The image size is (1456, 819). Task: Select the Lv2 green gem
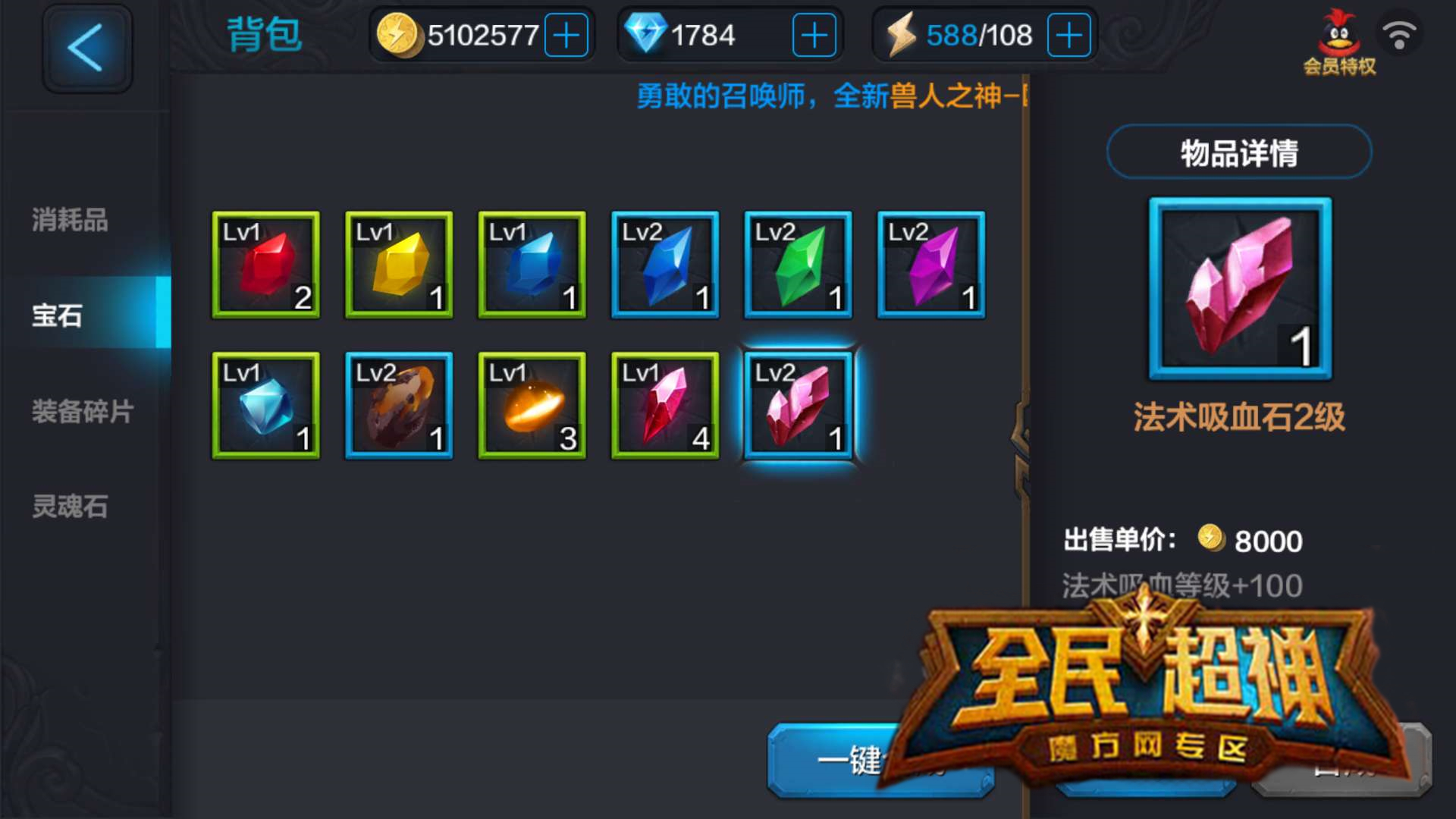coord(797,265)
